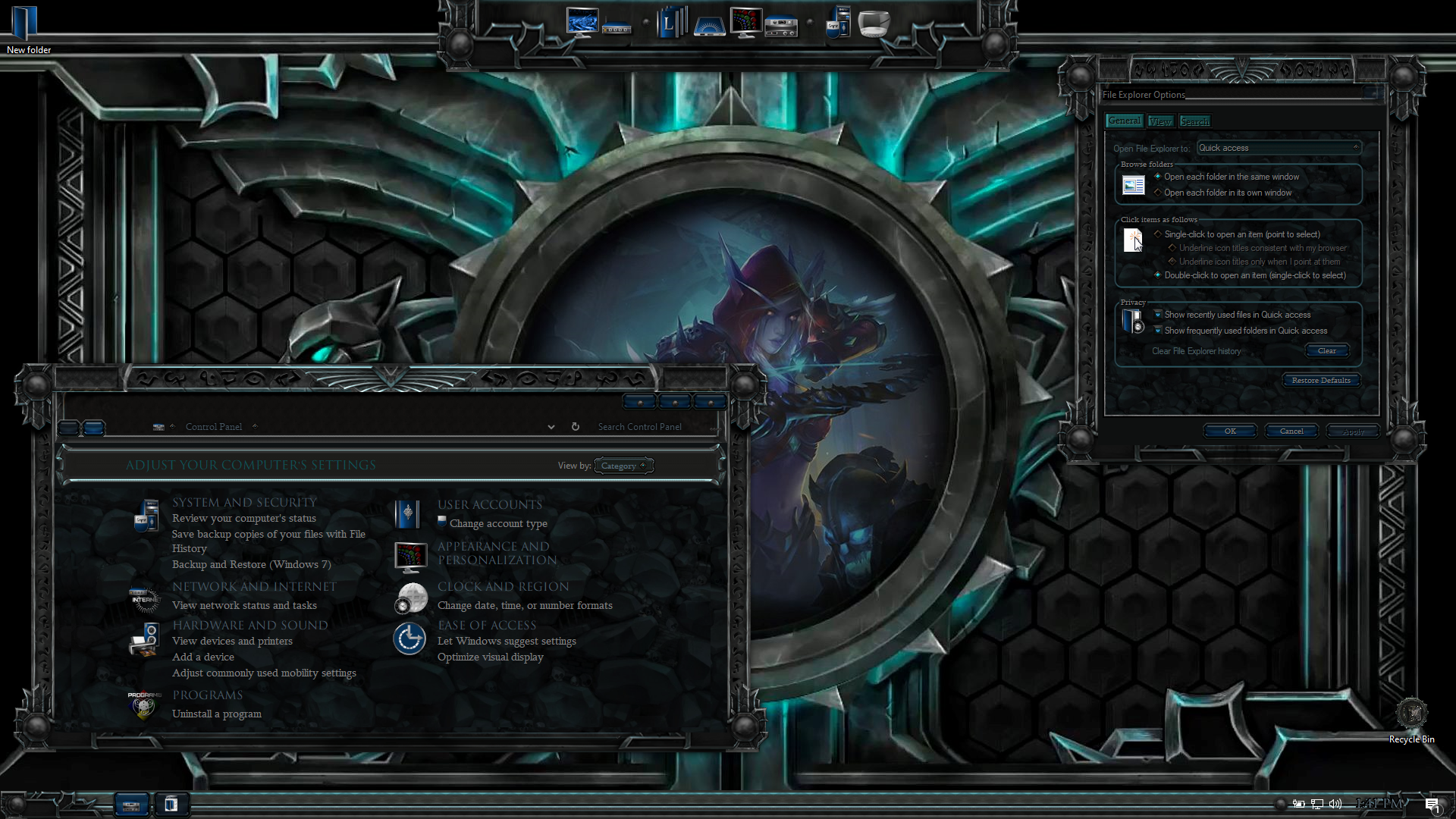Viewport: 1456px width, 819px height.
Task: Go to Appearance and Personalization
Action: (x=497, y=553)
